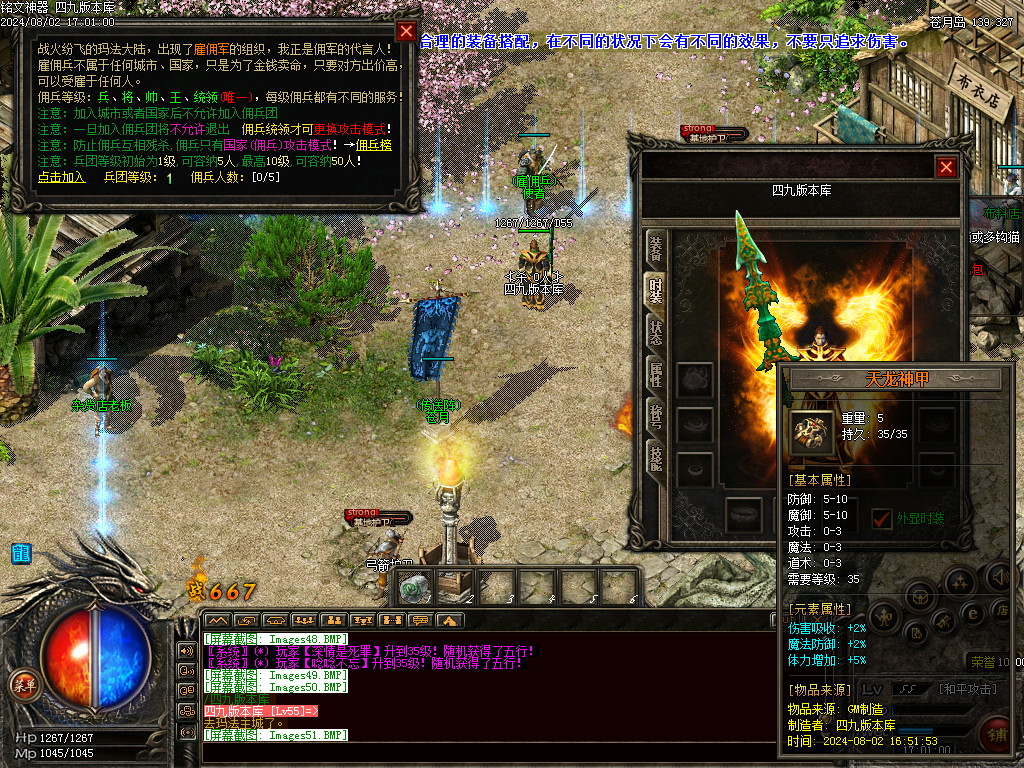Open the round 菜单 menu button
1024x768 pixels.
[x=23, y=684]
